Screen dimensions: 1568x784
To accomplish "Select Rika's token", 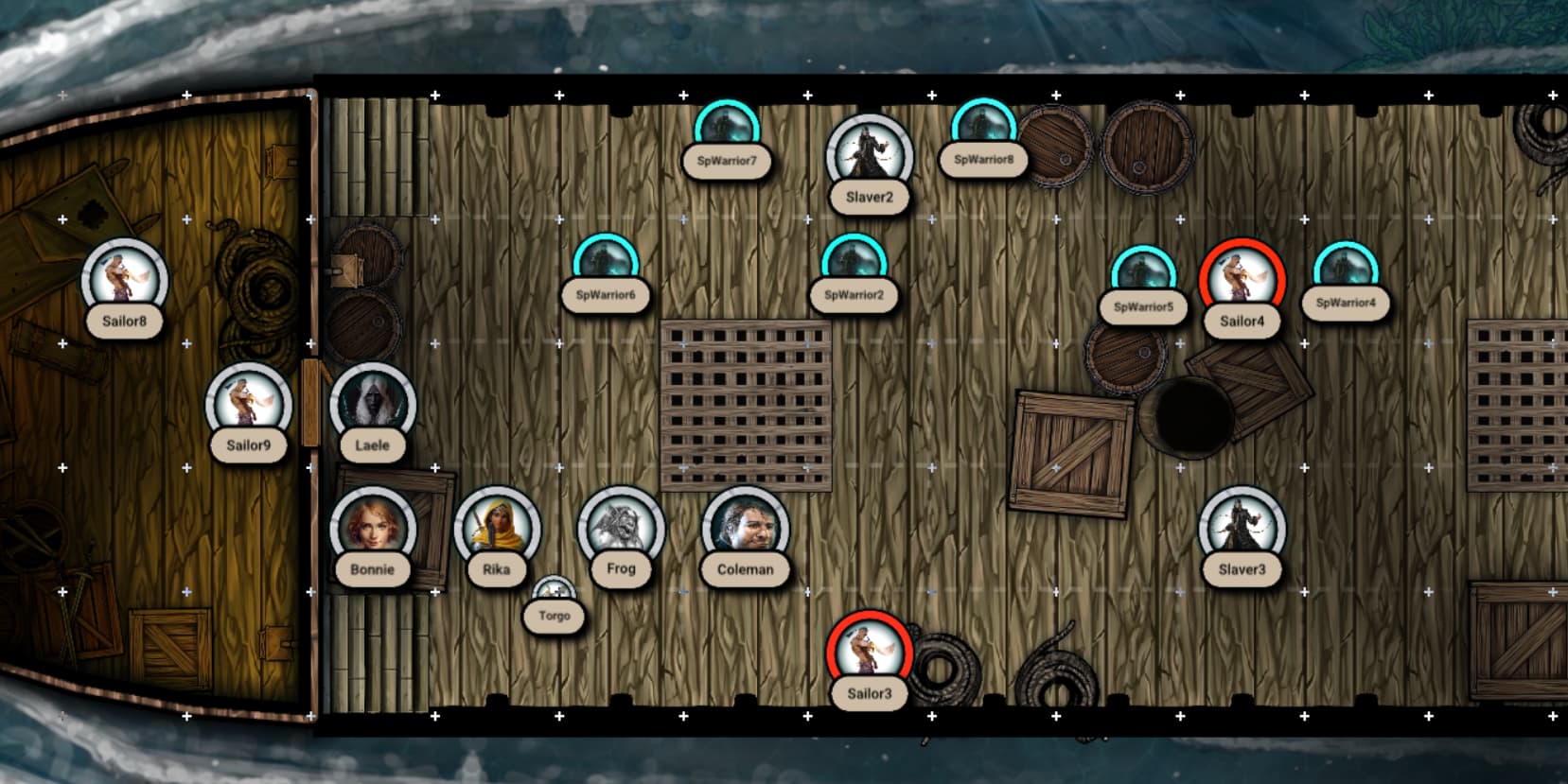I will pos(497,529).
